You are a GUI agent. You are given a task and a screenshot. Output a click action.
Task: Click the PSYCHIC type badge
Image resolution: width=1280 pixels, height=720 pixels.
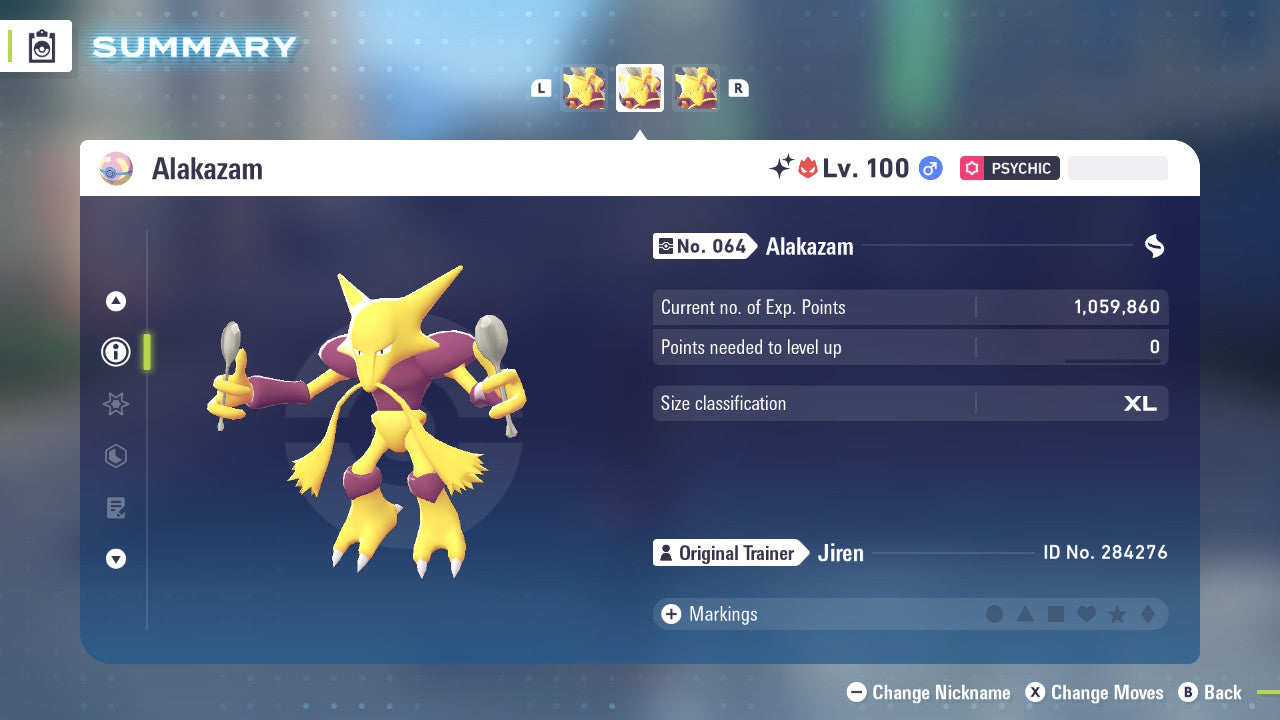[x=1009, y=168]
